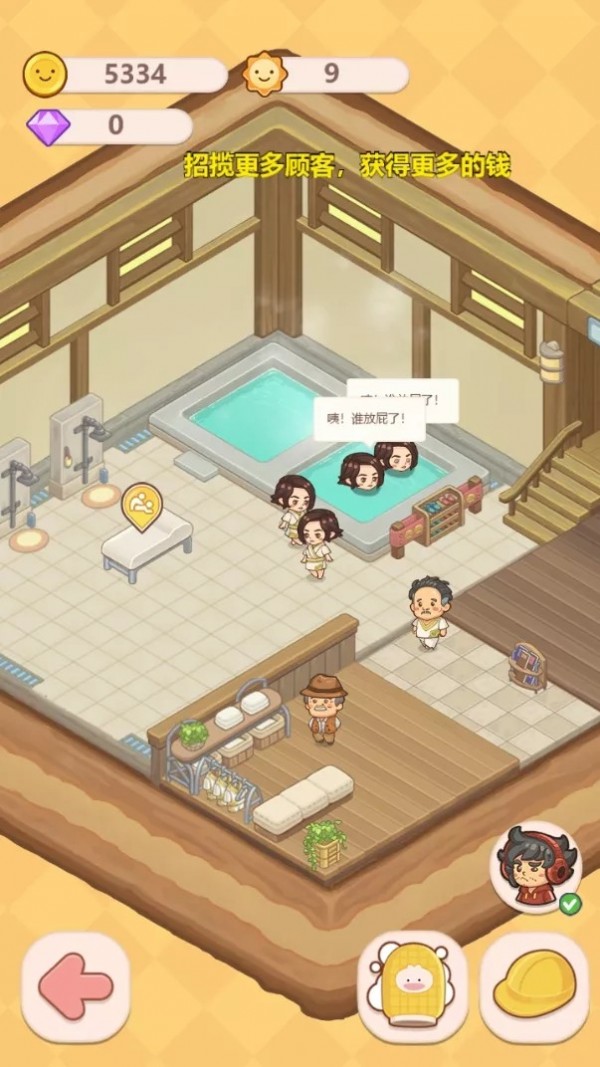Open the yellow hard hat build menu
The image size is (600, 1067).
pos(533,986)
